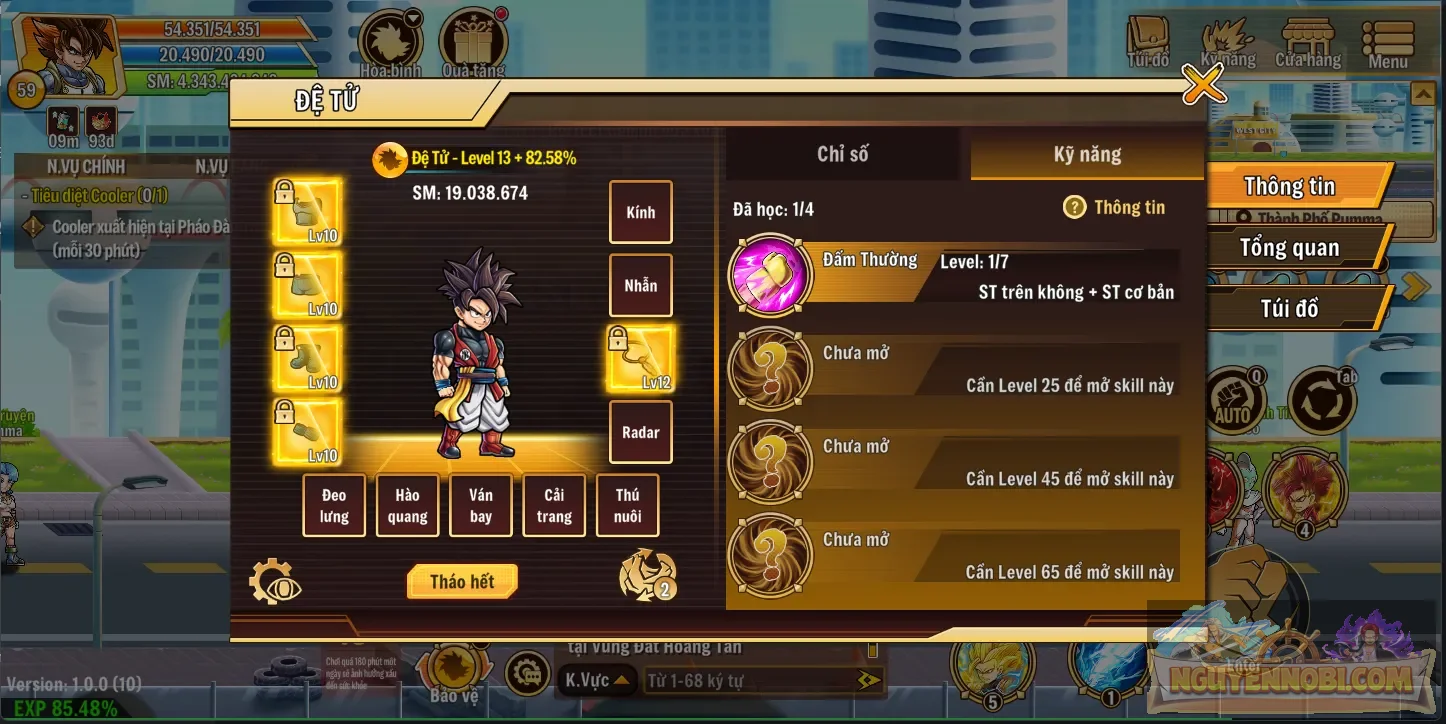The width and height of the screenshot is (1446, 724).
Task: Open the Thú nuôi equipment category
Action: coord(628,505)
